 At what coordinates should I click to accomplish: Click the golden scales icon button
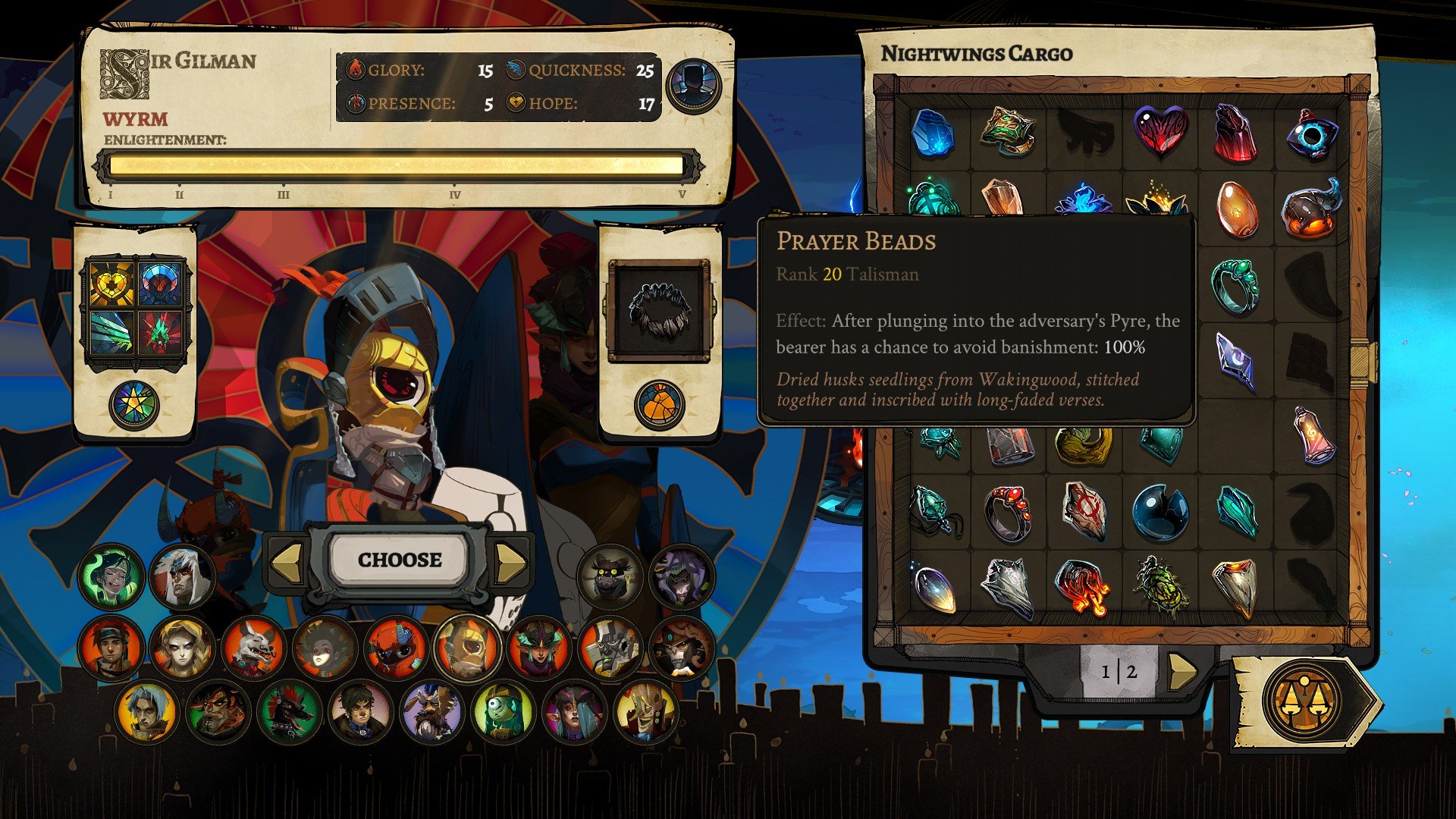pos(1303,702)
